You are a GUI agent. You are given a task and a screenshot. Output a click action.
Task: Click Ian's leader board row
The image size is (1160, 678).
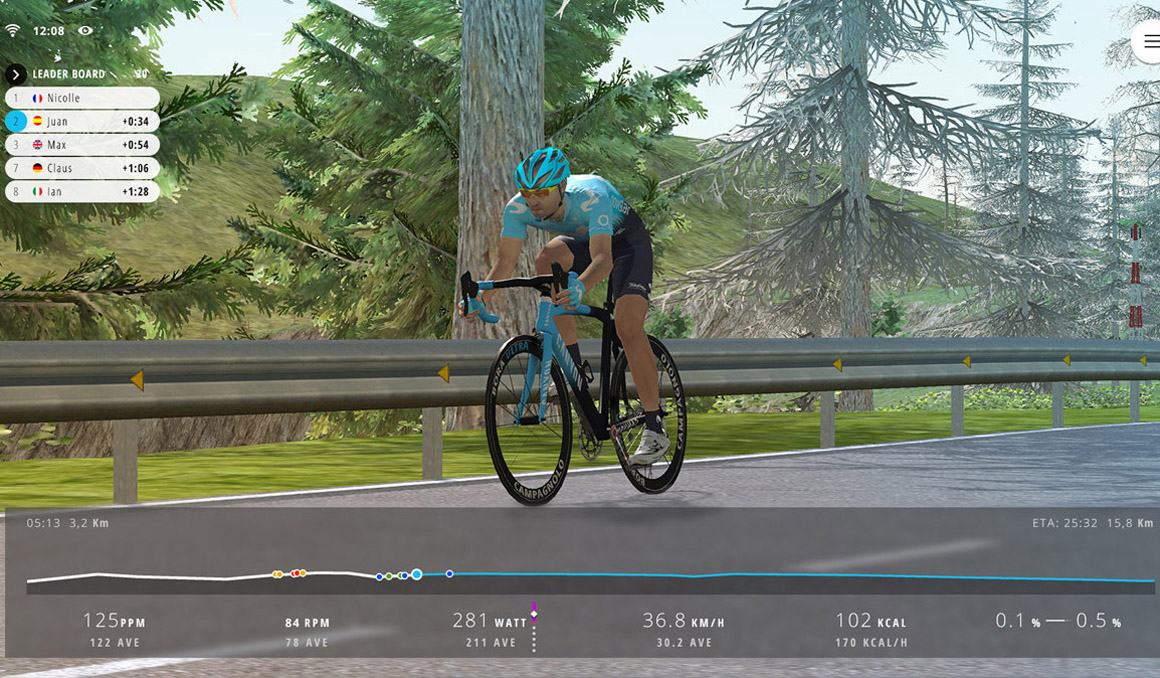[x=82, y=191]
